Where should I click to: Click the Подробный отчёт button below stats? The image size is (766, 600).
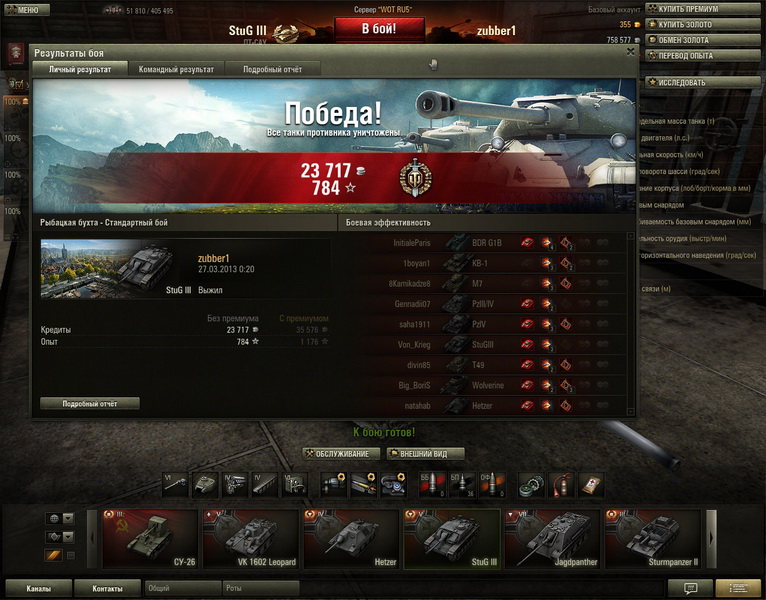coord(90,403)
